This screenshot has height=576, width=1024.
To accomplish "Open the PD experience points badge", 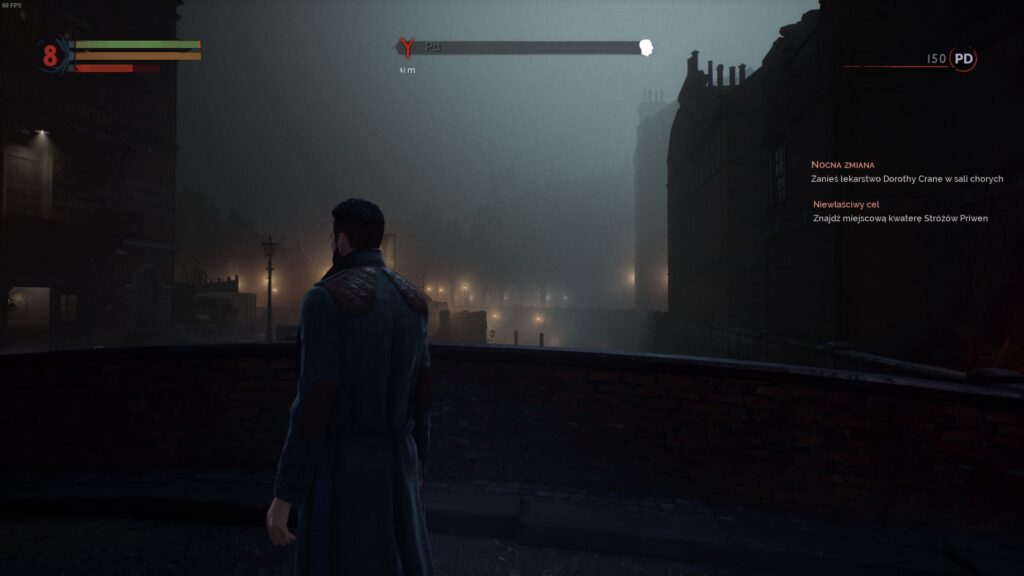I will [x=963, y=59].
